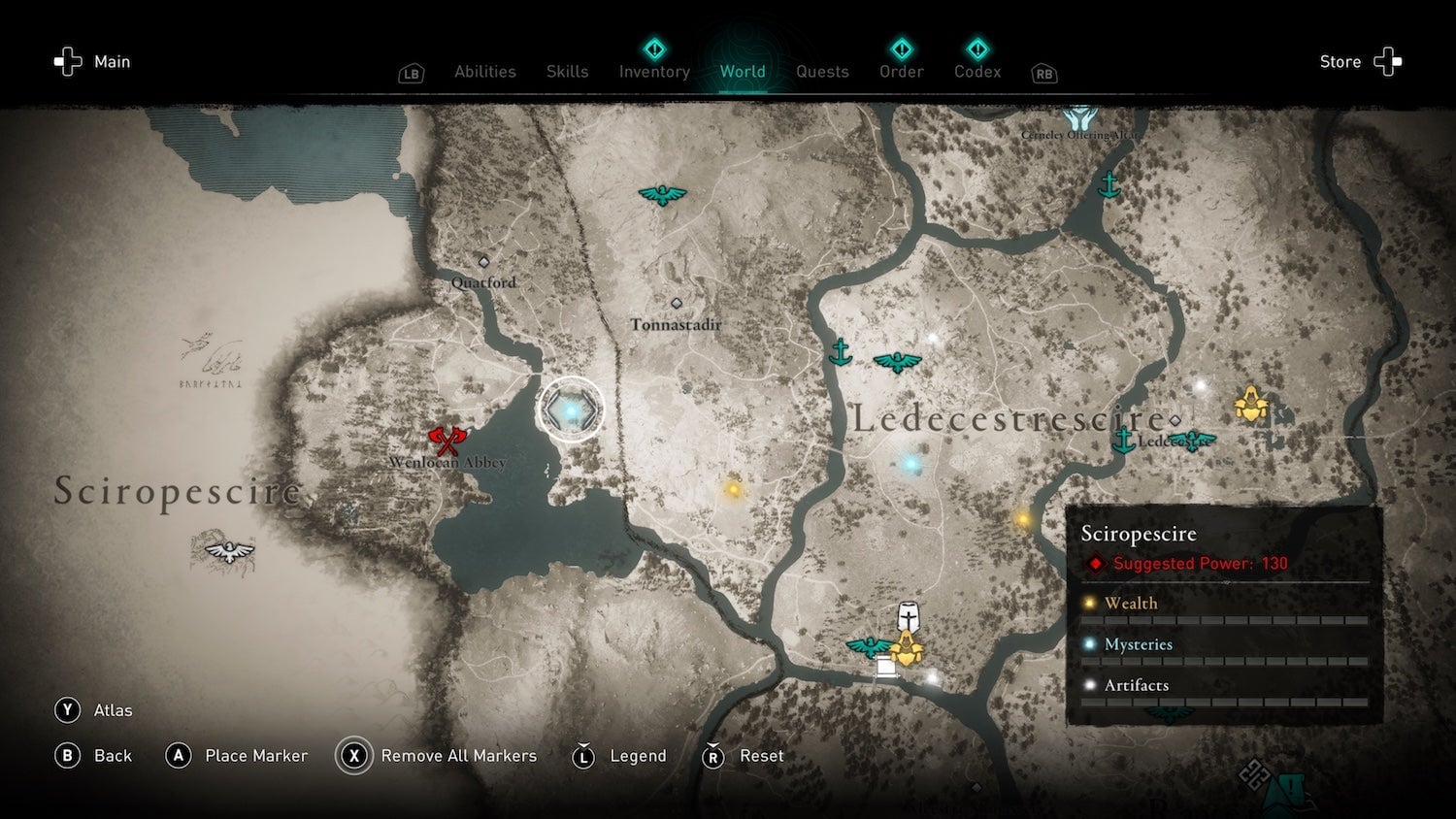Click the Quatford location marker
1456x819 pixels.
483,262
